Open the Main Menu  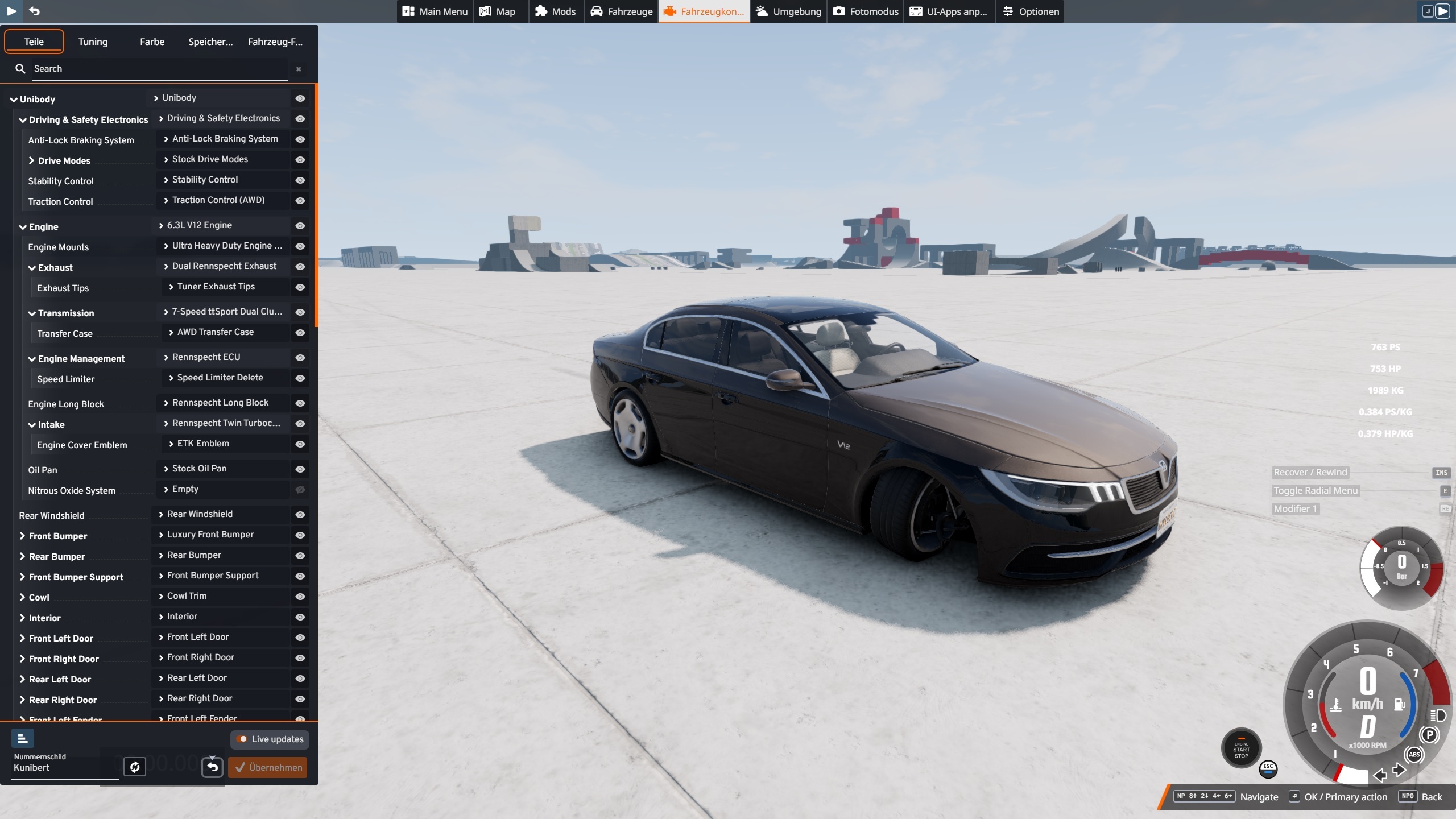[x=435, y=11]
